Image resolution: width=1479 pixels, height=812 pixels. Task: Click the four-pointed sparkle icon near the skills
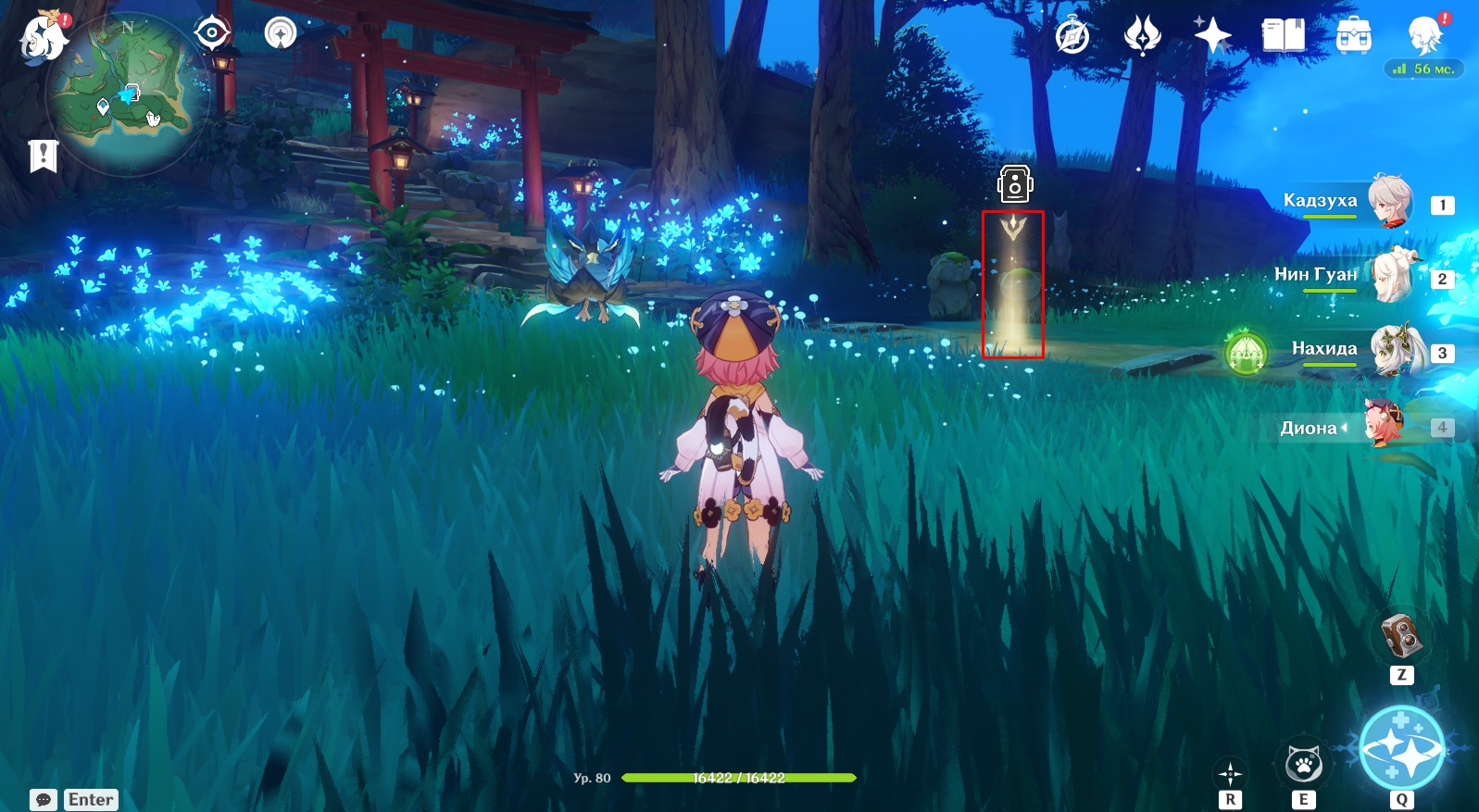click(1230, 773)
